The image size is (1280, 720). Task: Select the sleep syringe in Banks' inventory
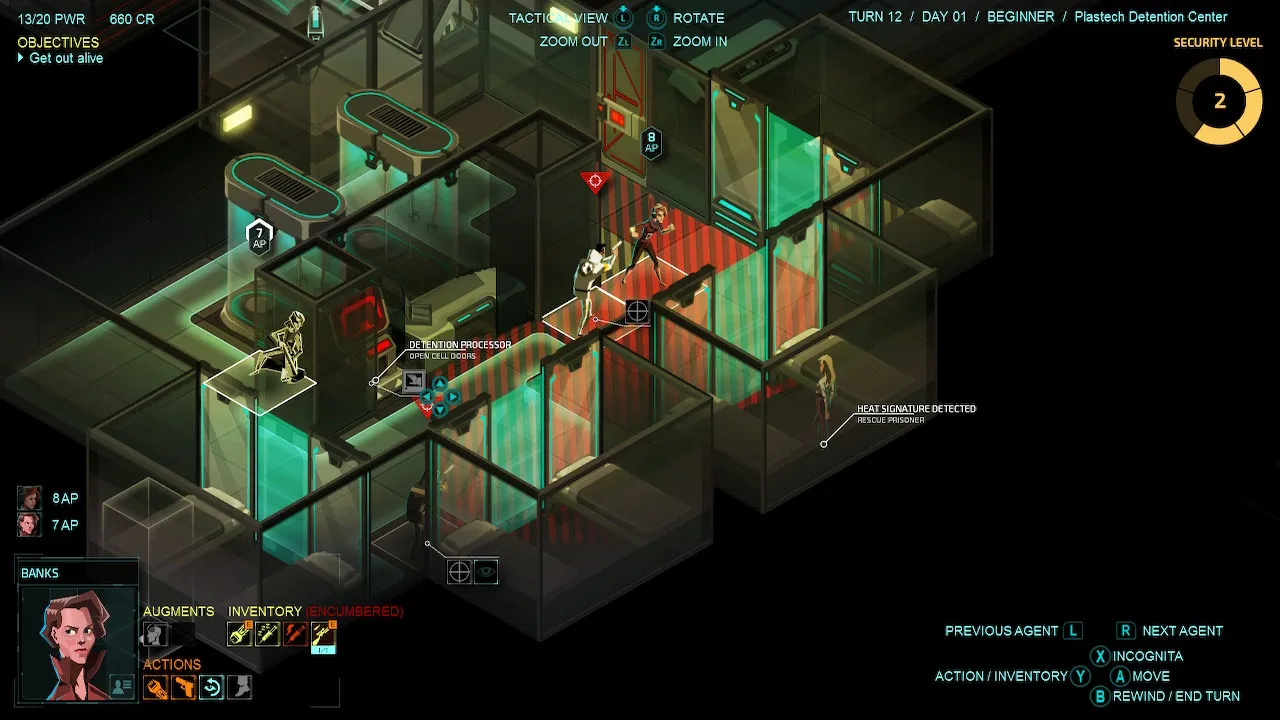[267, 633]
